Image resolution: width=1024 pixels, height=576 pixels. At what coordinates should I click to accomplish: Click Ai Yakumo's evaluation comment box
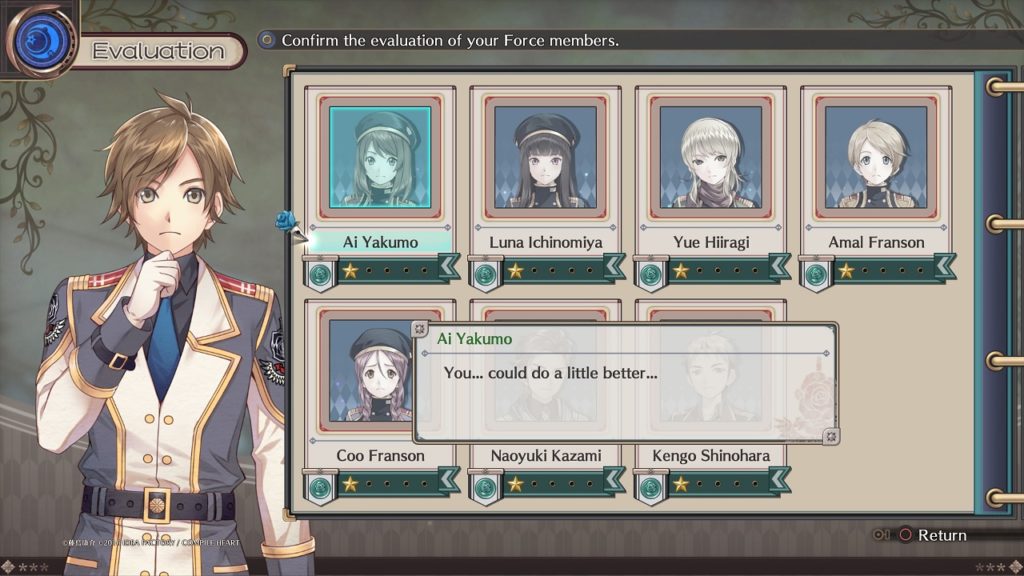coord(625,383)
